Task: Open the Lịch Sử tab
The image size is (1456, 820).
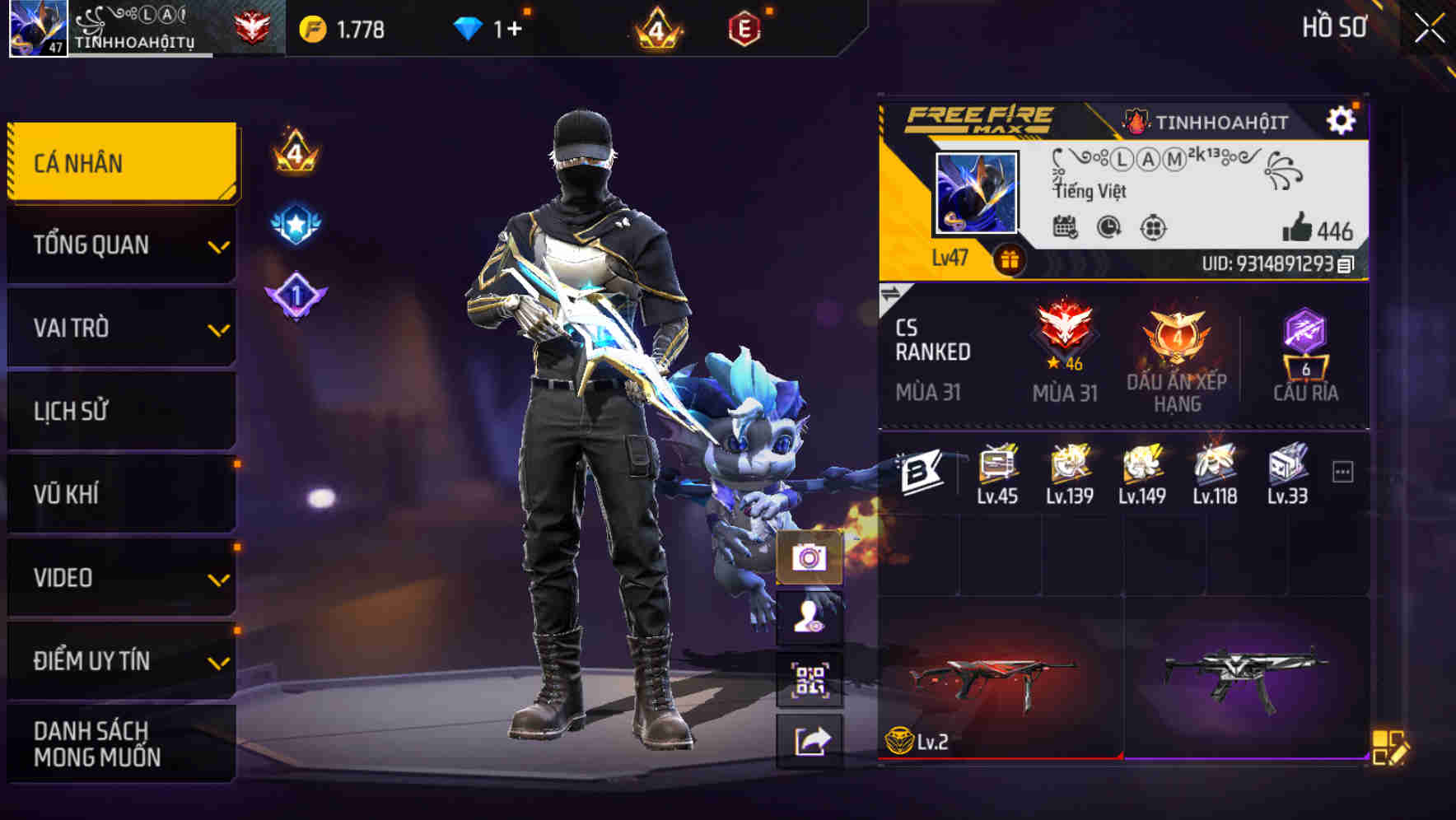Action: pos(119,411)
